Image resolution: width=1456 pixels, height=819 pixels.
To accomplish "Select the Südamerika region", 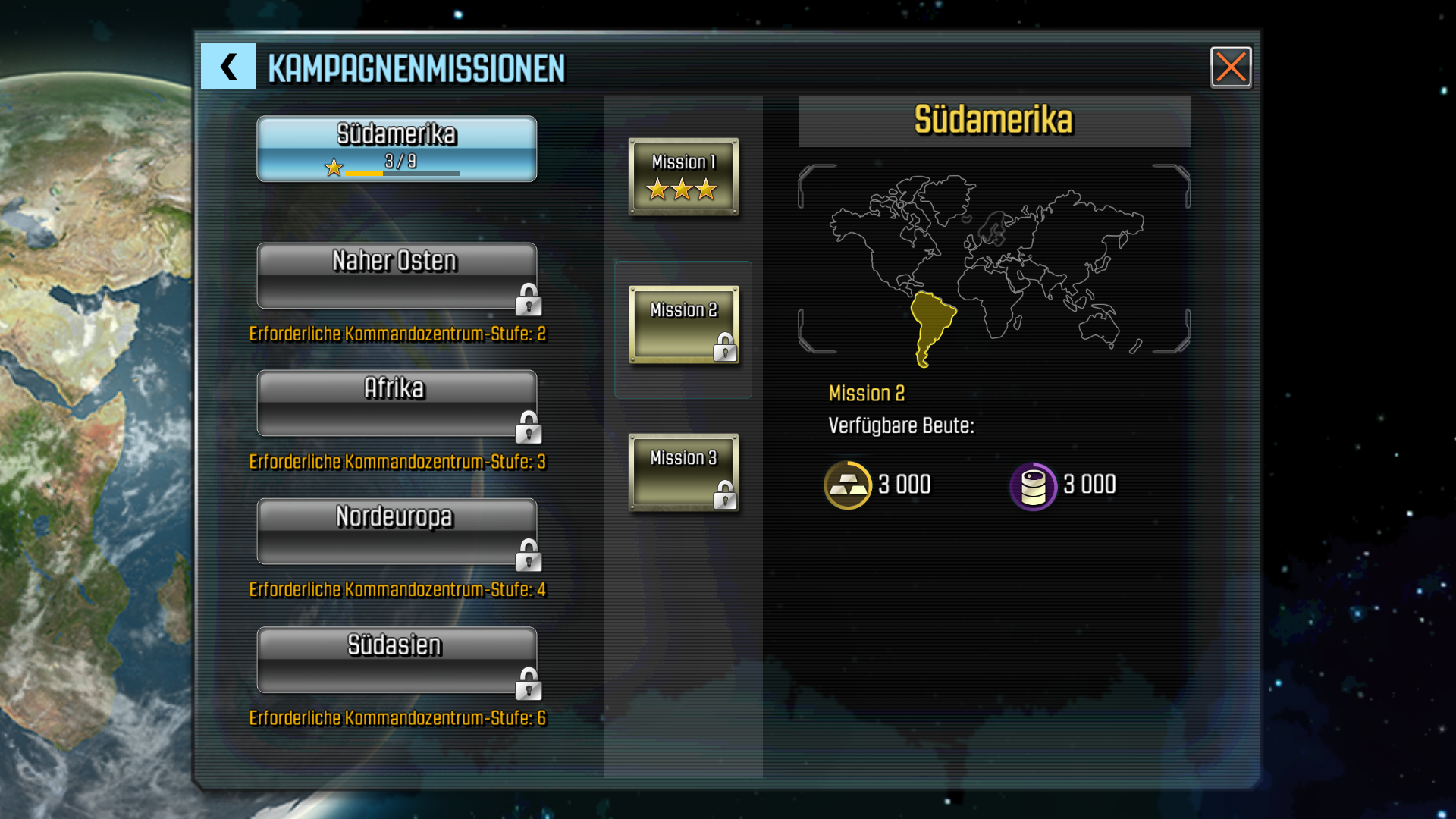I will tap(397, 149).
